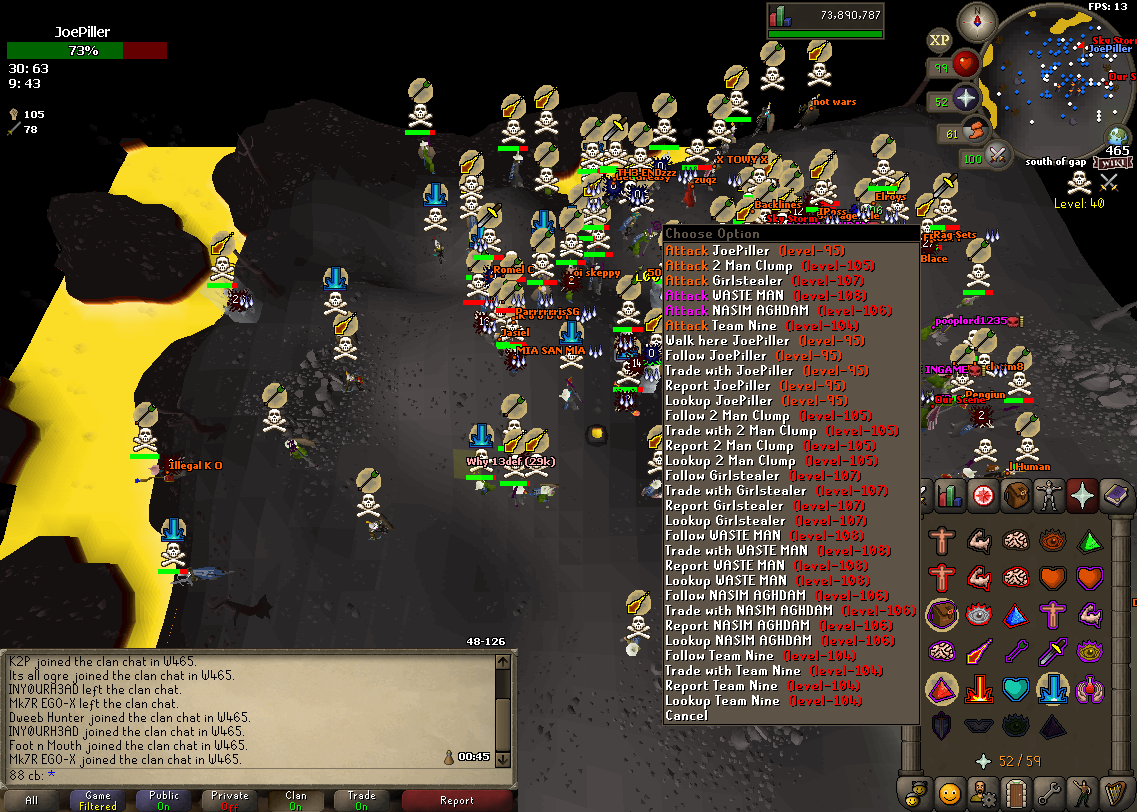
Task: Open the wrench settings tab
Action: click(x=1048, y=791)
